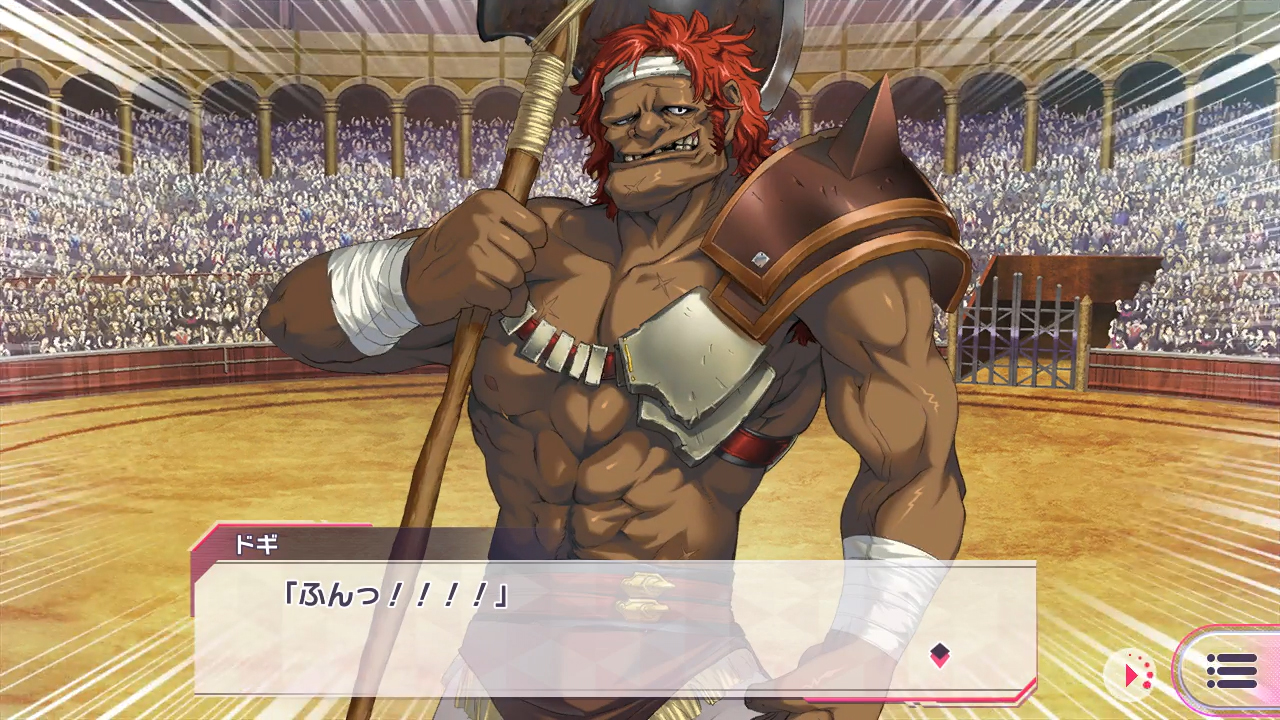
Task: Toggle auto-play with the red arrow icon
Action: (x=1133, y=675)
